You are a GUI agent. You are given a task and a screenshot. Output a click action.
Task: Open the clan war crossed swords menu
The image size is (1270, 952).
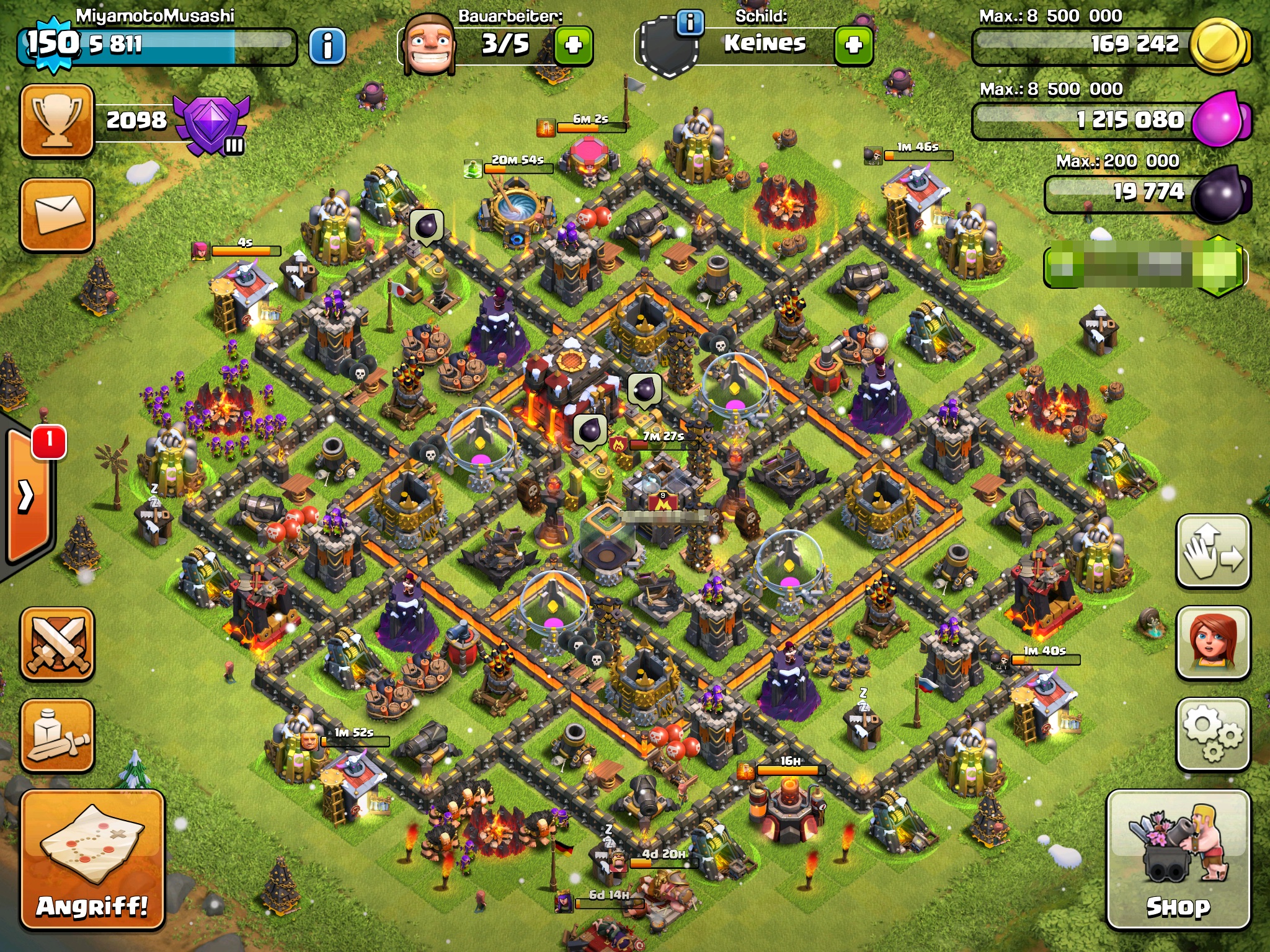pyautogui.click(x=57, y=643)
